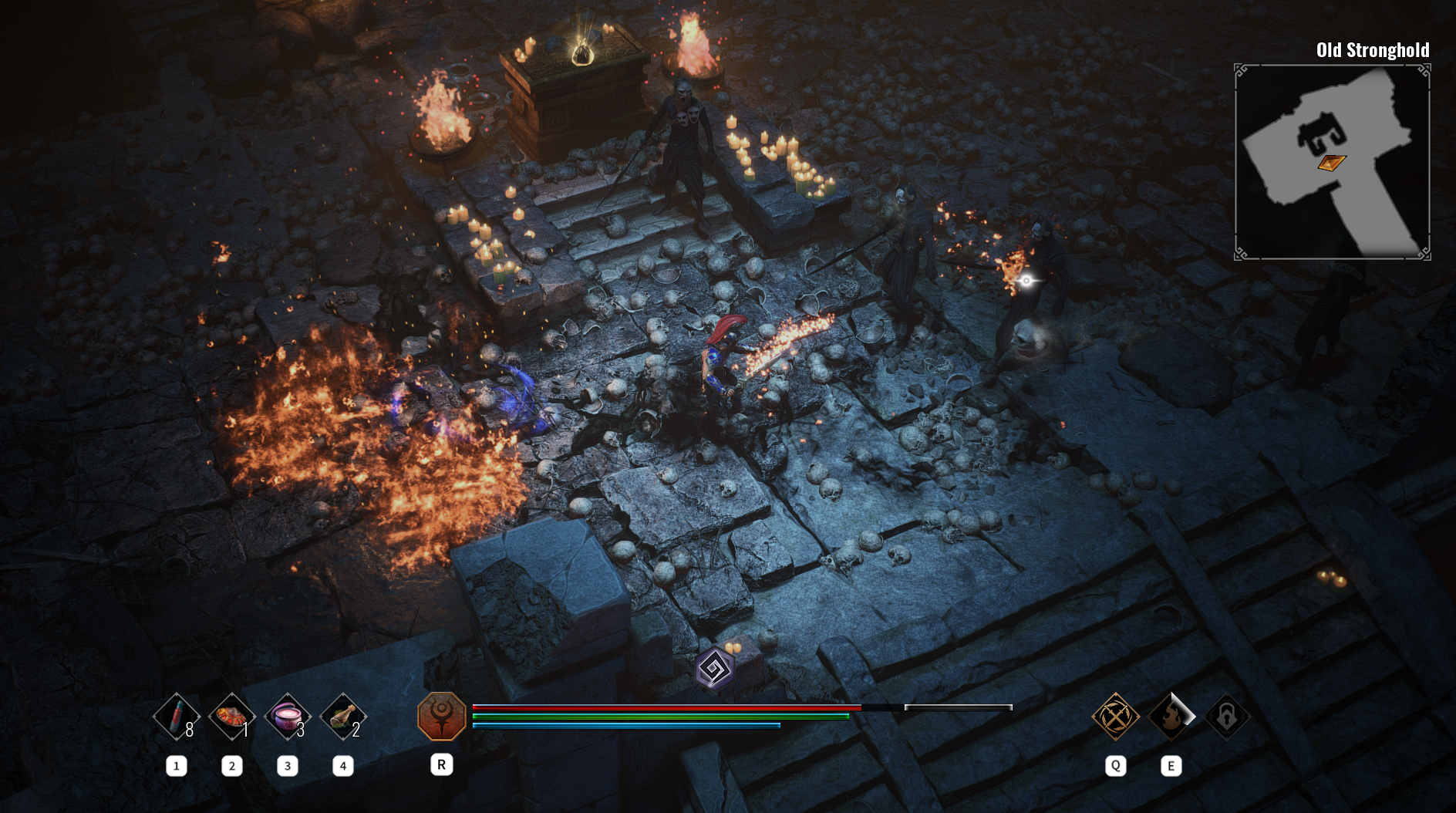Click the keybind badge labeled 4
This screenshot has height=813, width=1456.
tap(342, 766)
